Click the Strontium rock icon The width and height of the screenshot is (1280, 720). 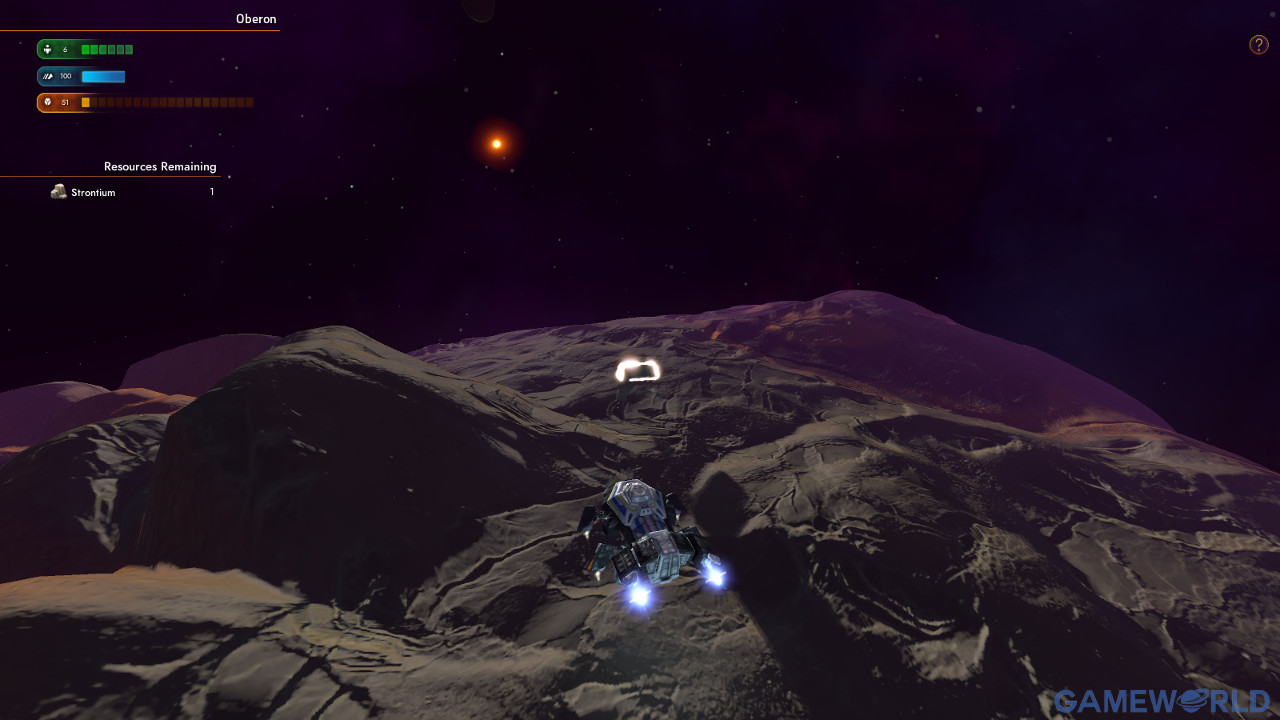tap(59, 191)
